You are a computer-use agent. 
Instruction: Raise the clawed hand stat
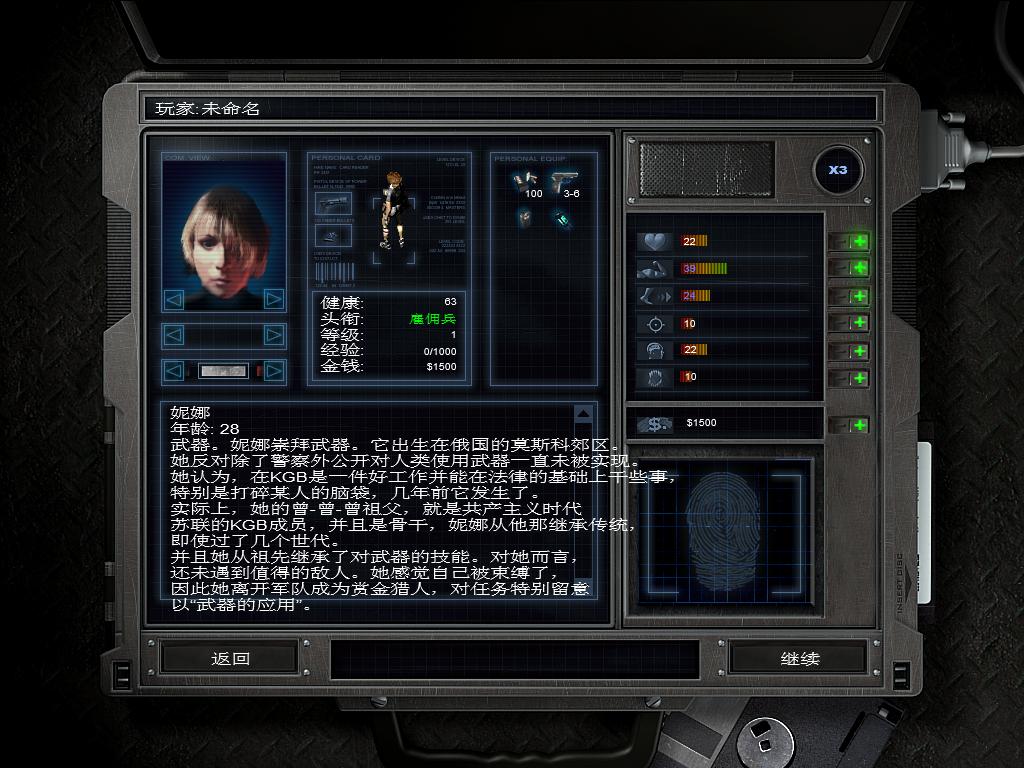pyautogui.click(x=859, y=377)
